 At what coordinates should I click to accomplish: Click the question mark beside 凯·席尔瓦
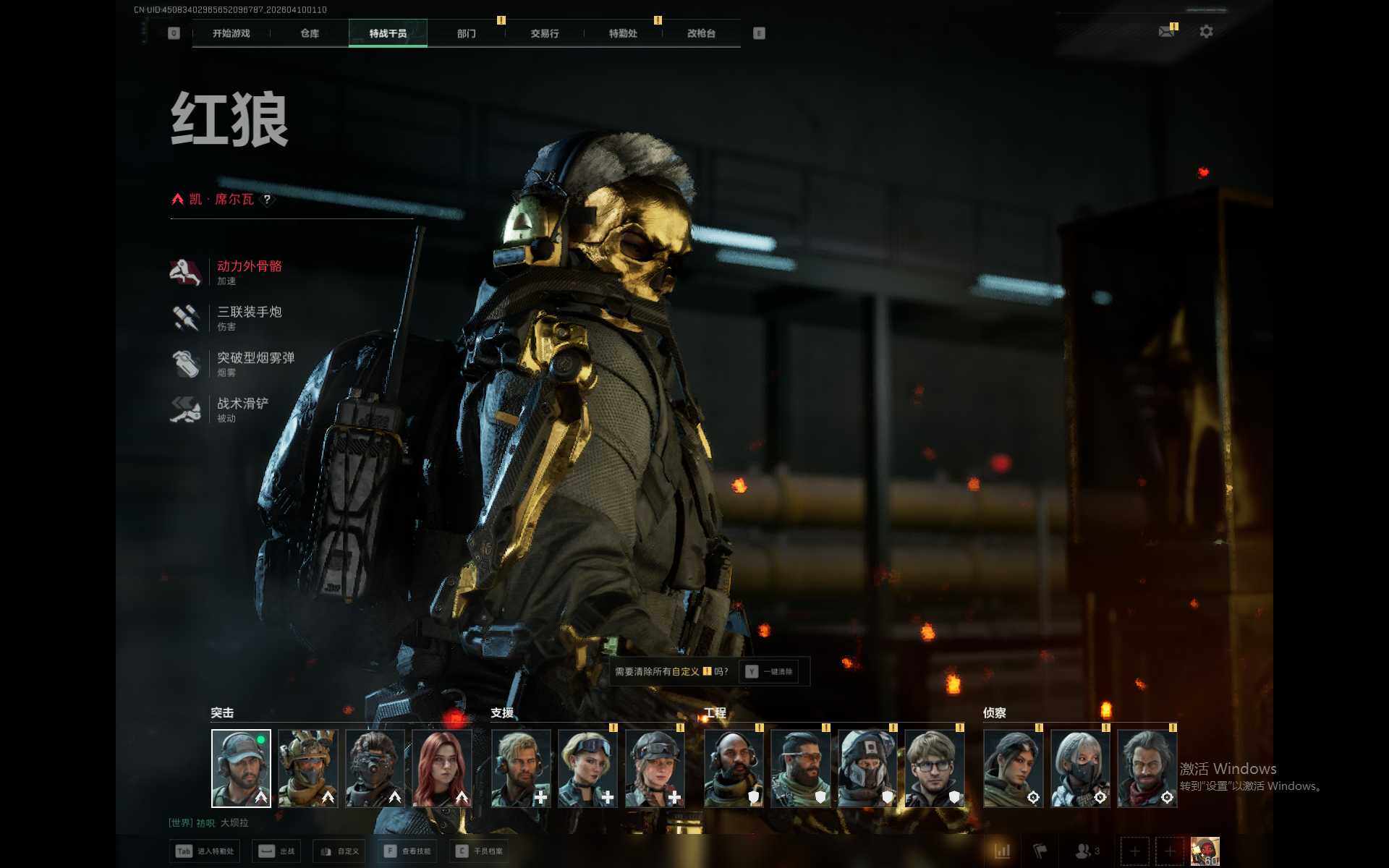click(x=267, y=200)
